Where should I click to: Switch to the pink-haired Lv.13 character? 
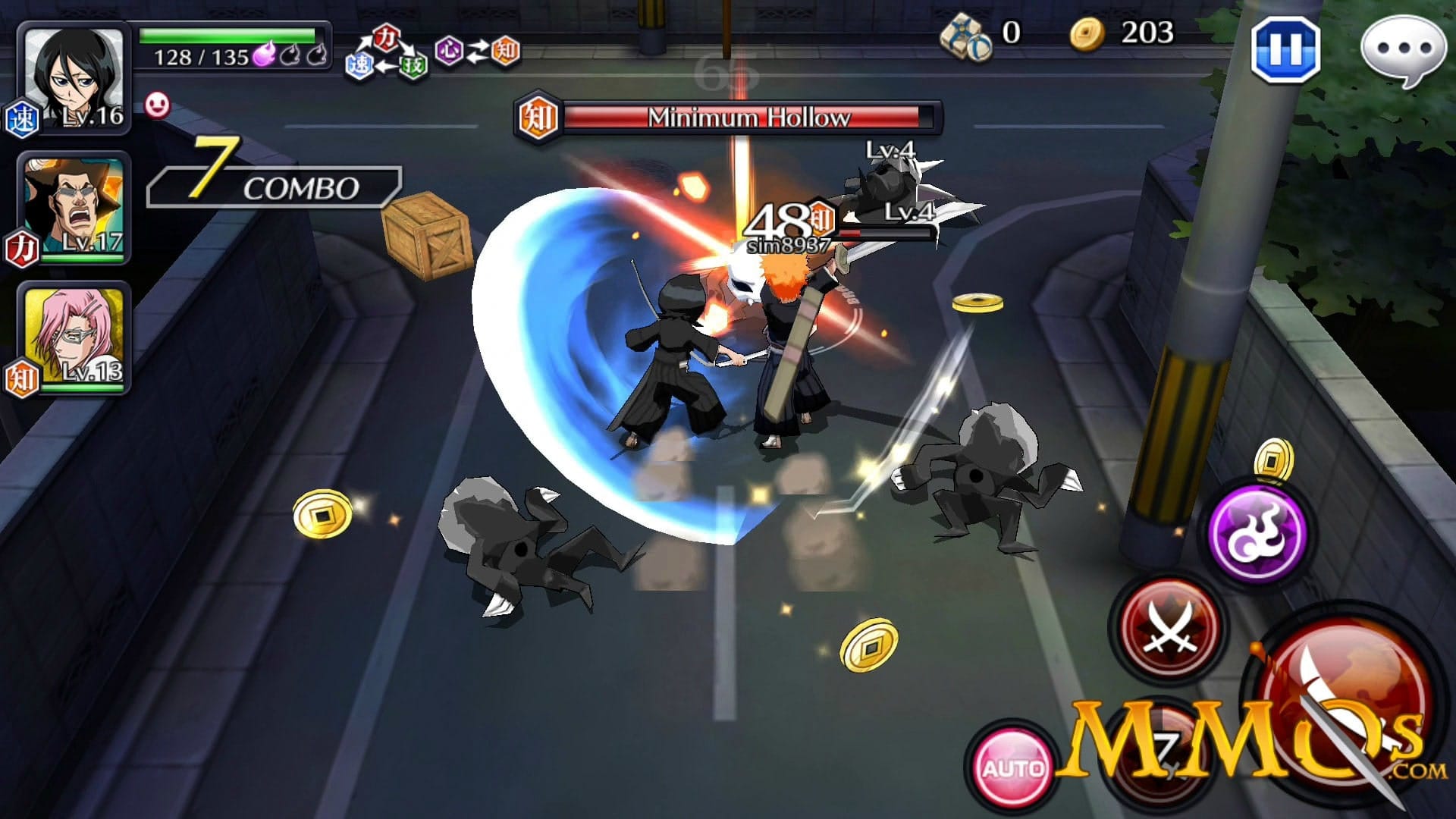[x=74, y=336]
